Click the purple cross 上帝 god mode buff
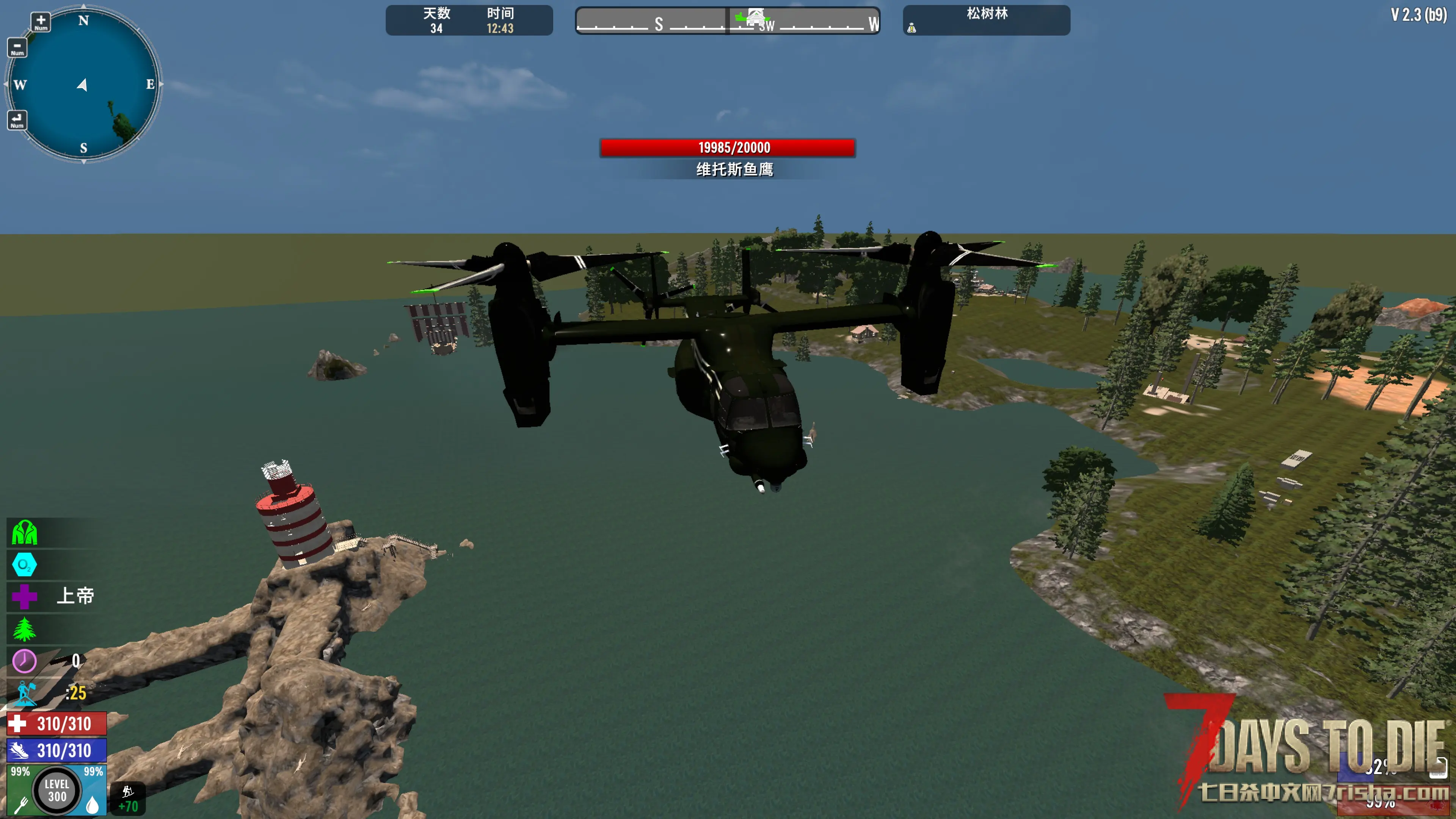This screenshot has height=819, width=1456. point(24,596)
